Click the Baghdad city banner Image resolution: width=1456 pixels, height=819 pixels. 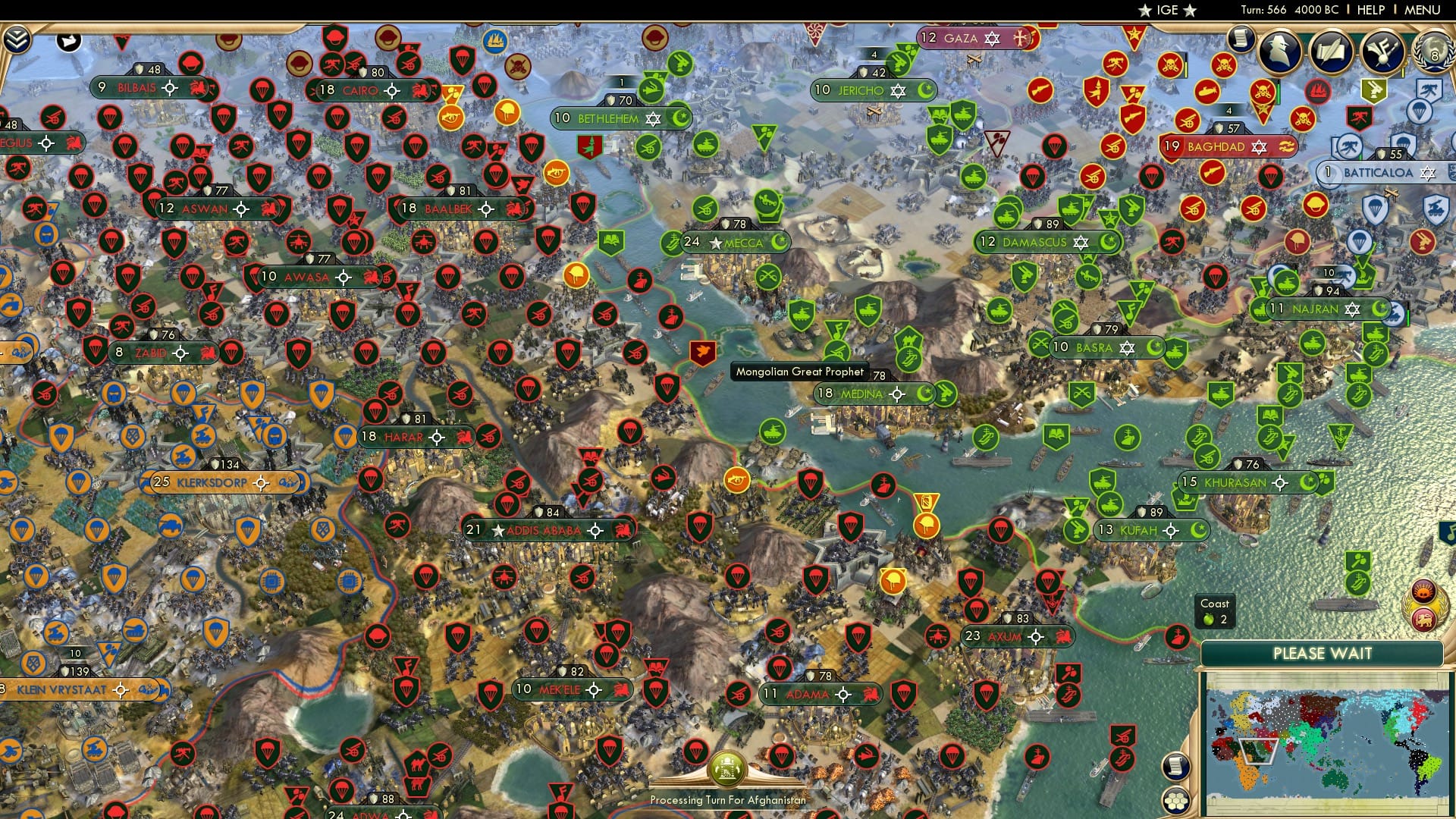coord(1216,147)
